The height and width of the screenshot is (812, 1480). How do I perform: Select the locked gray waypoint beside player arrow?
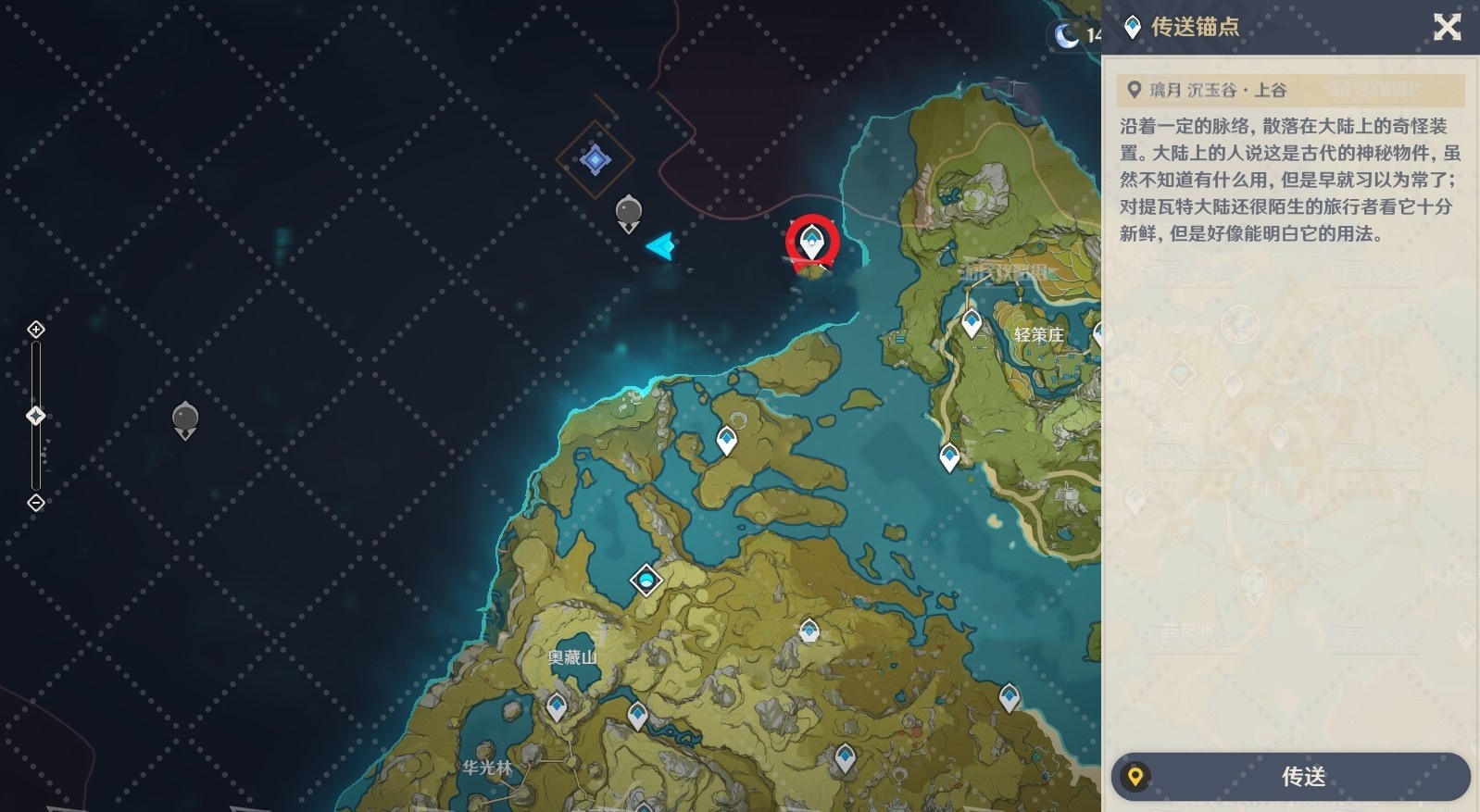pyautogui.click(x=629, y=213)
